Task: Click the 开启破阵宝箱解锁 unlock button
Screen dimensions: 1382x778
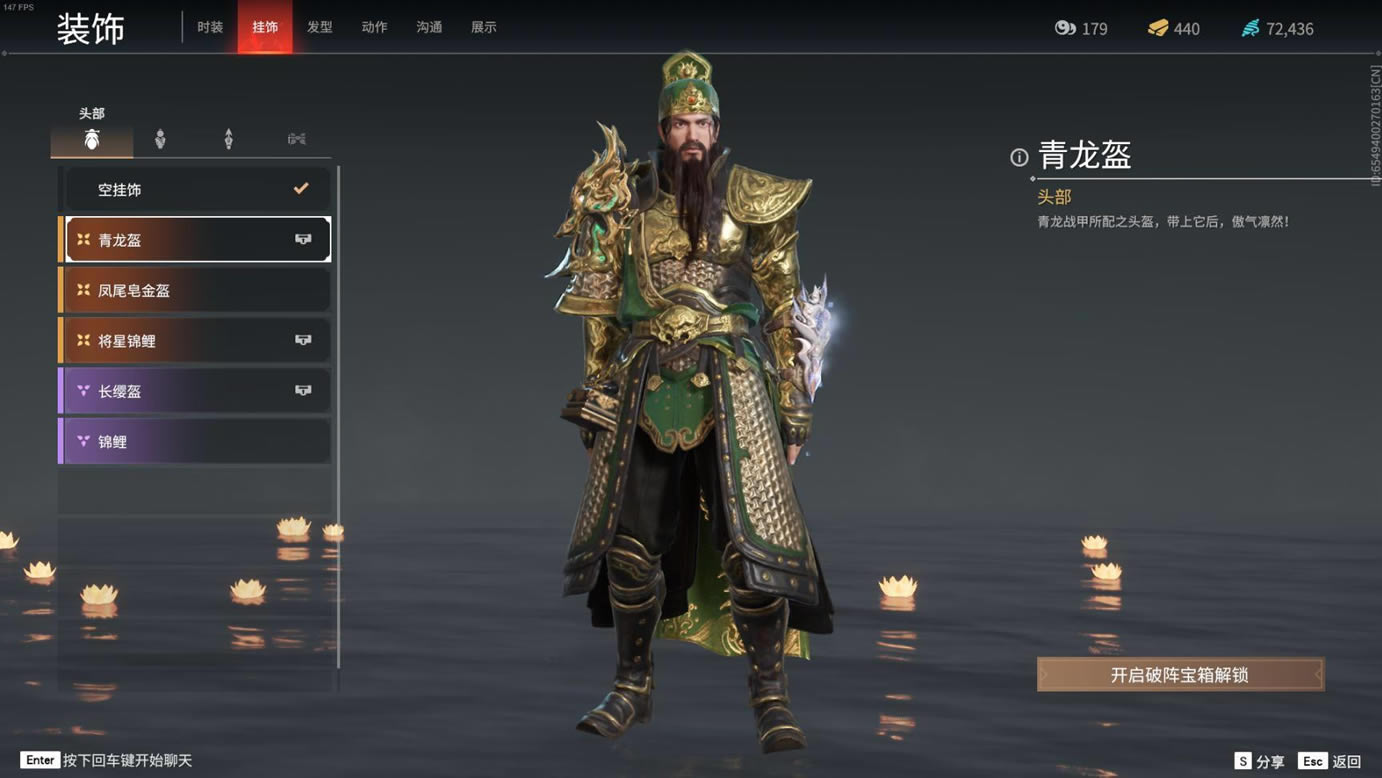Action: pyautogui.click(x=1180, y=675)
